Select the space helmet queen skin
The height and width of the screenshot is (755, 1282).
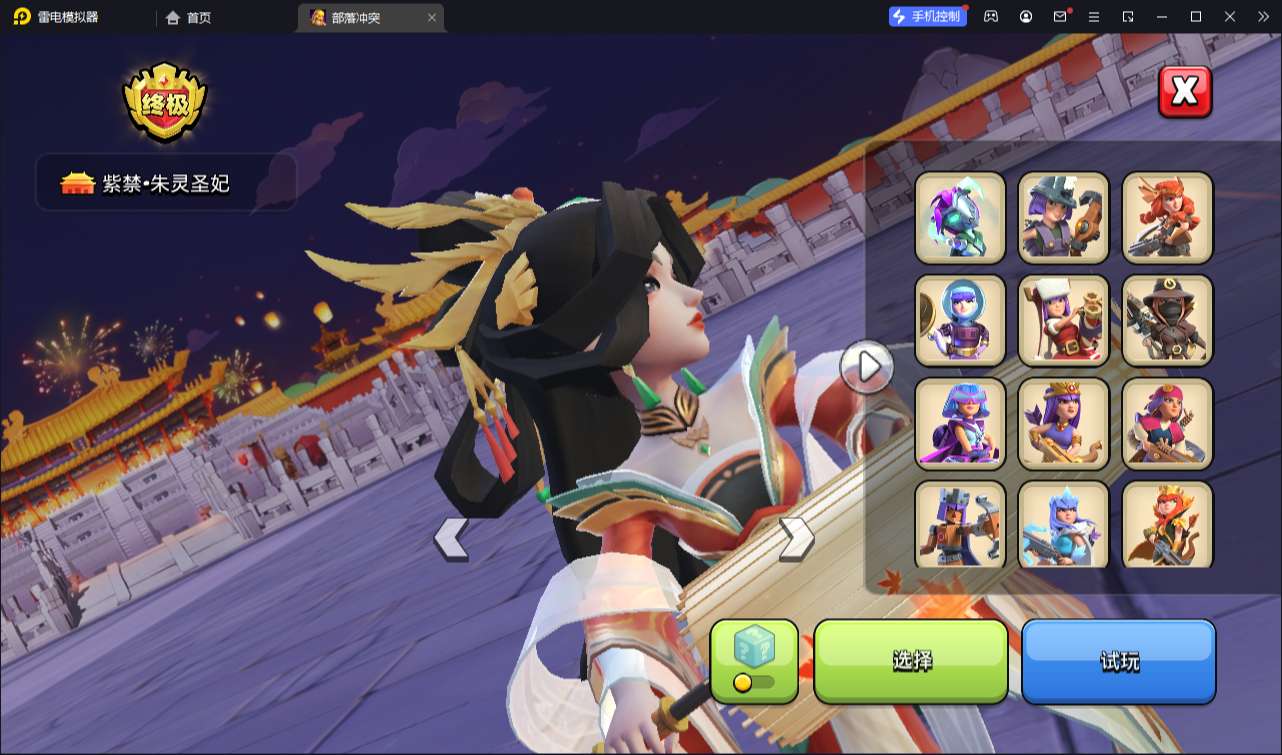coord(960,320)
